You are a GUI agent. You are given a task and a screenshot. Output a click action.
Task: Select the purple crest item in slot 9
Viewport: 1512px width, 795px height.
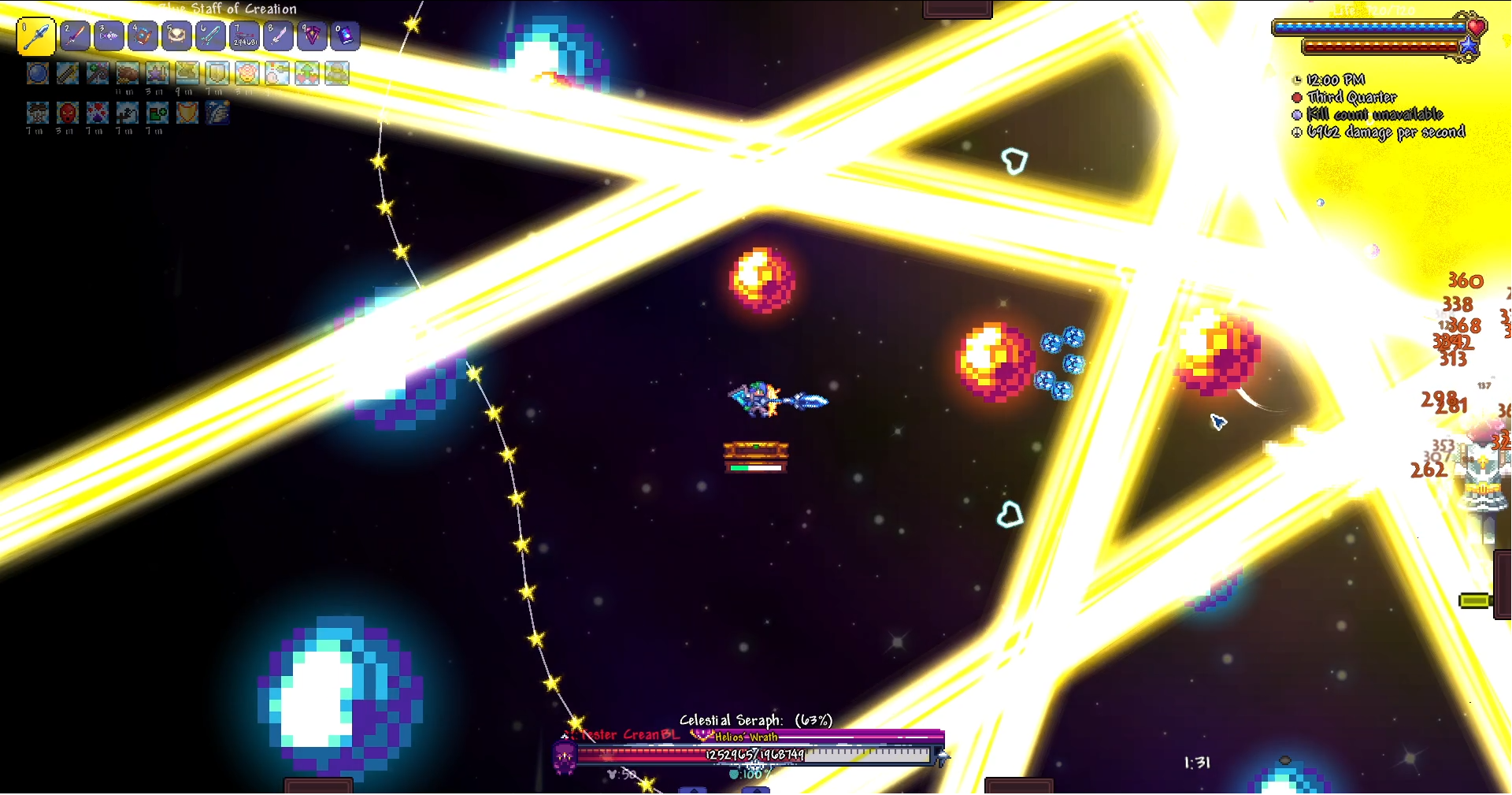click(312, 35)
